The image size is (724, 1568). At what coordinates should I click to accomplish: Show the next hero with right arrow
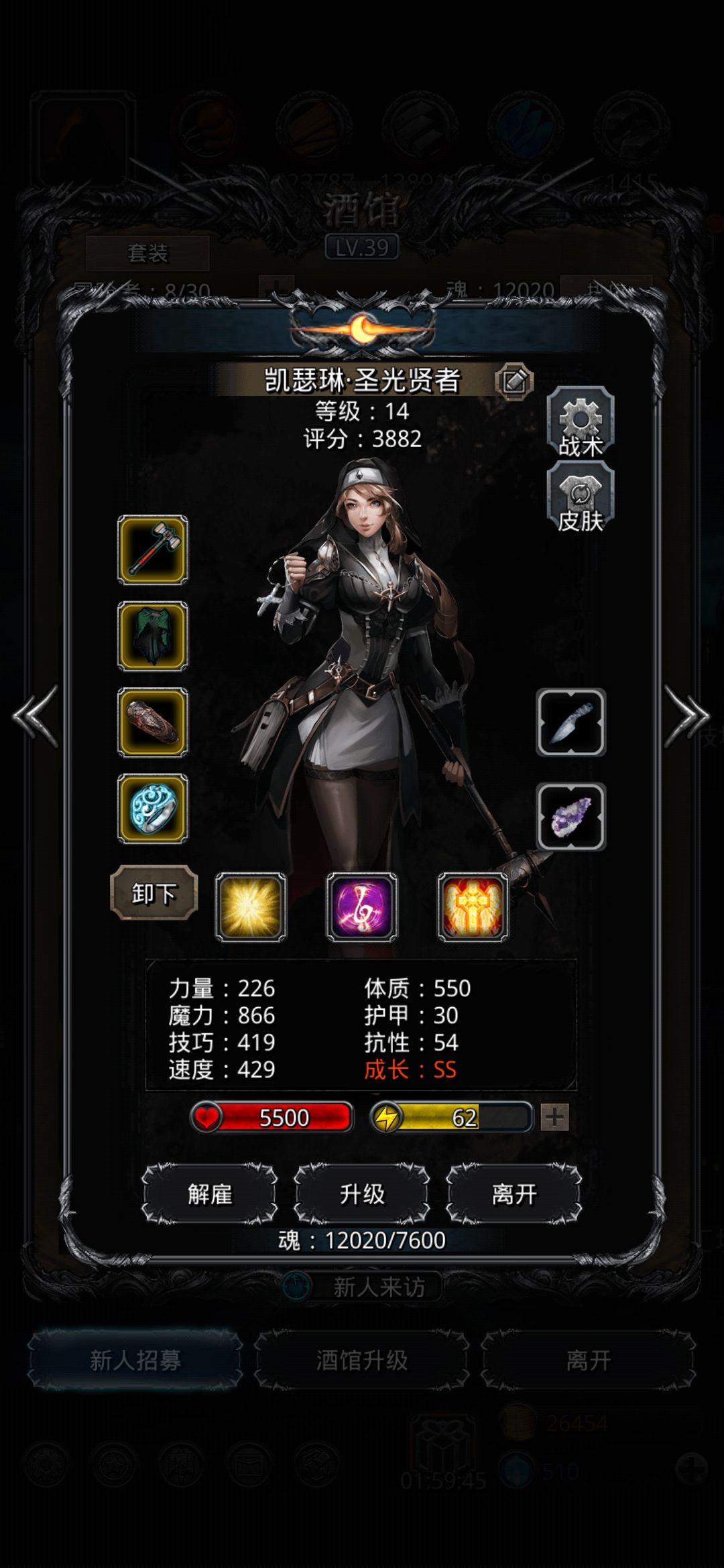(x=686, y=716)
